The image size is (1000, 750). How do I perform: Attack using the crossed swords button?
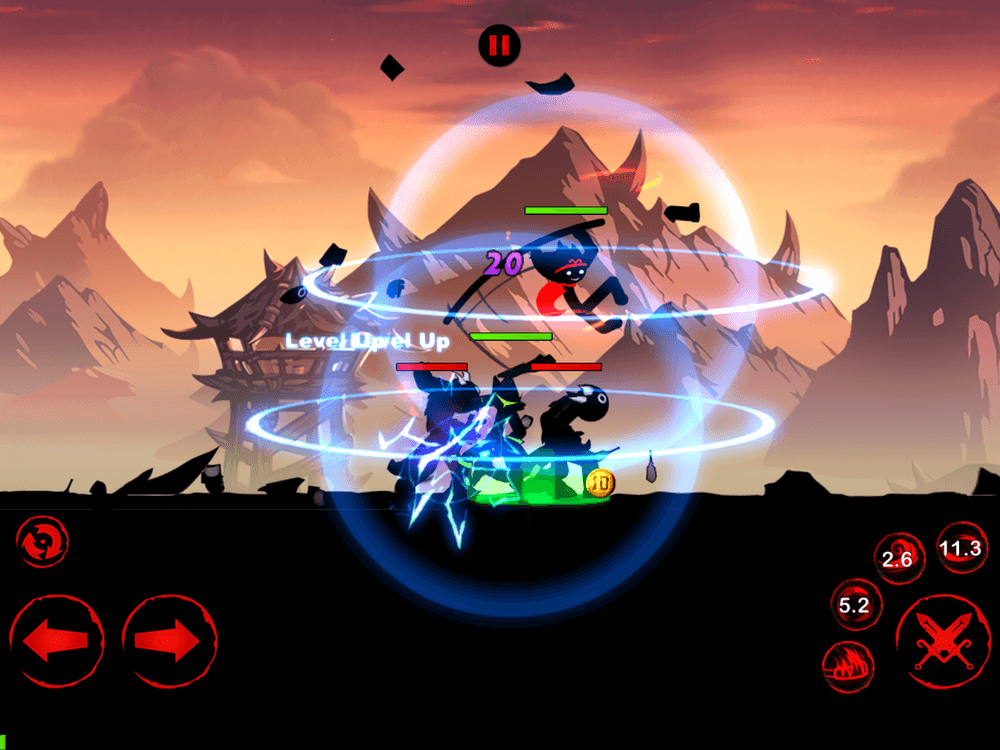tap(942, 641)
